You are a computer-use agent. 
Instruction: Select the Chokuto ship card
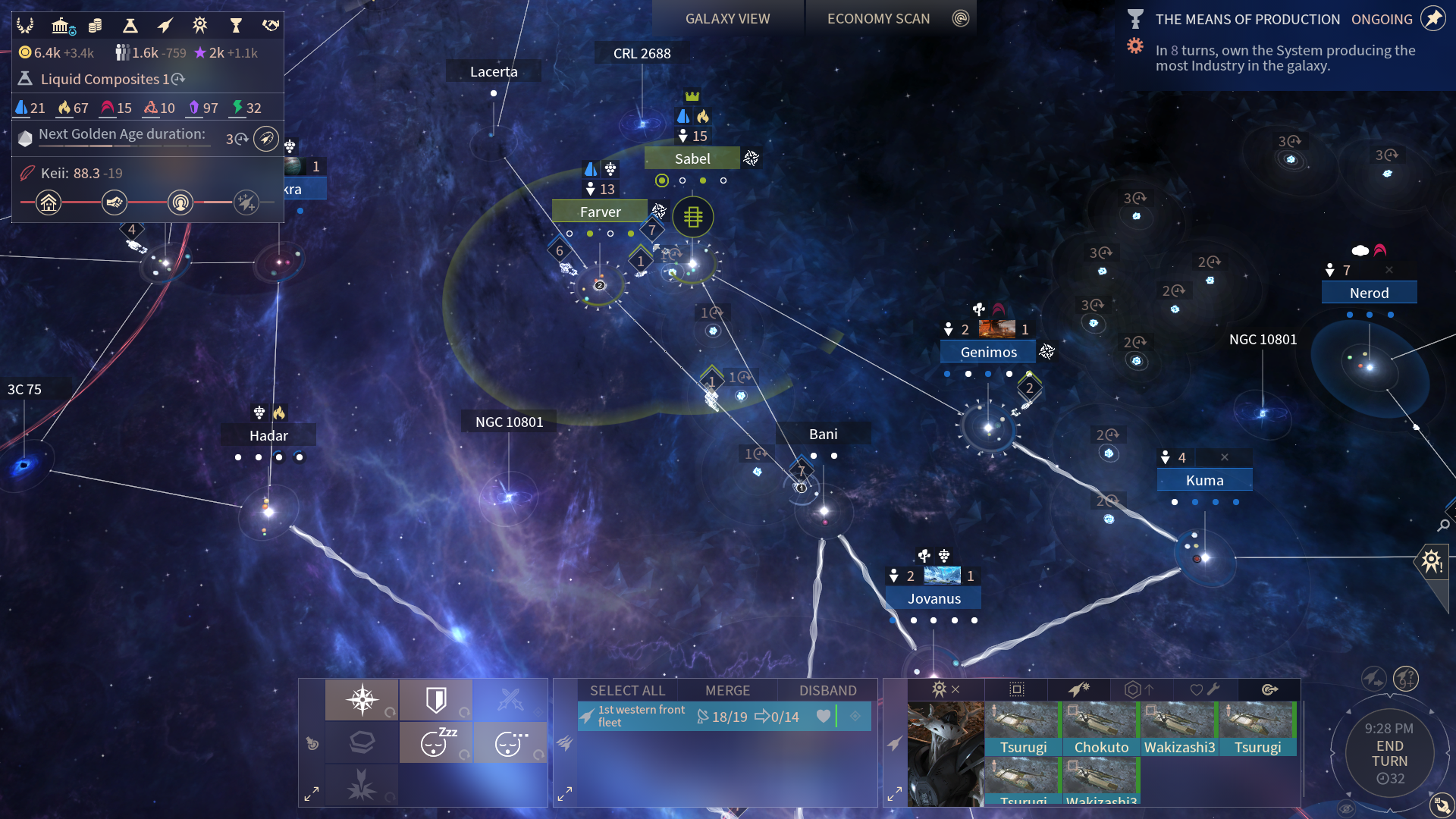click(1101, 729)
